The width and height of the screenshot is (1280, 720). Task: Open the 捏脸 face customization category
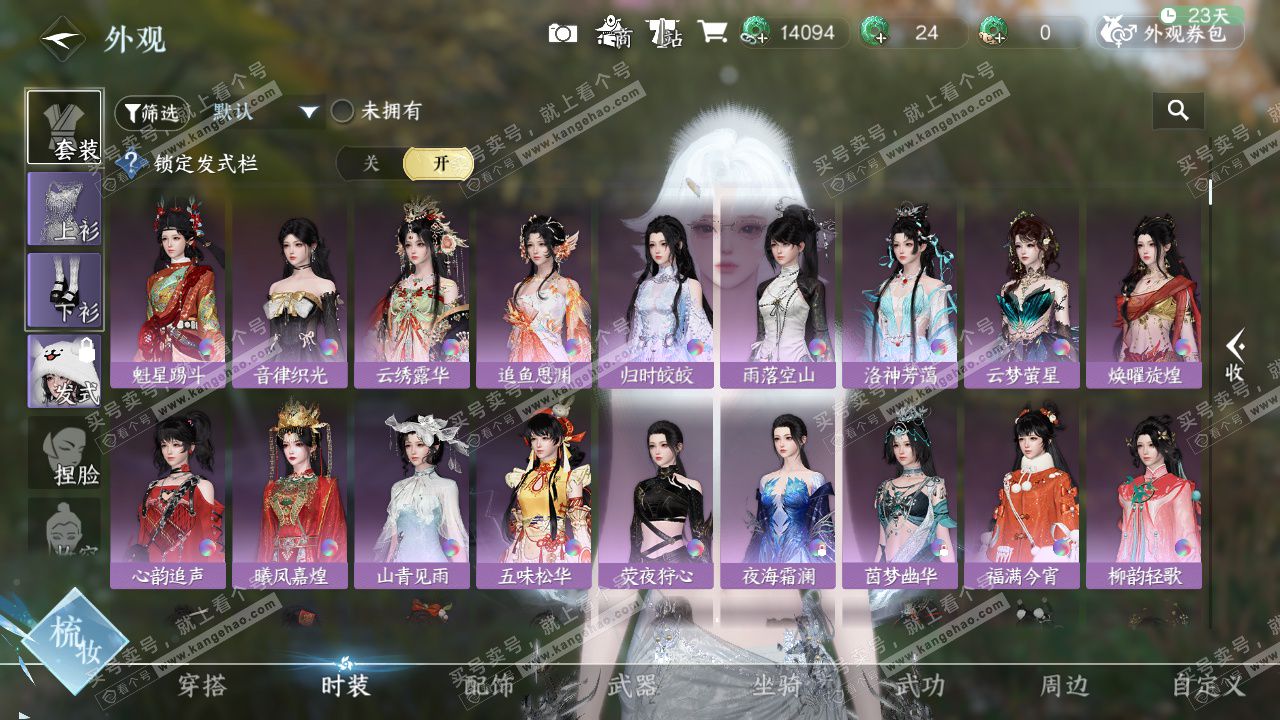[64, 453]
